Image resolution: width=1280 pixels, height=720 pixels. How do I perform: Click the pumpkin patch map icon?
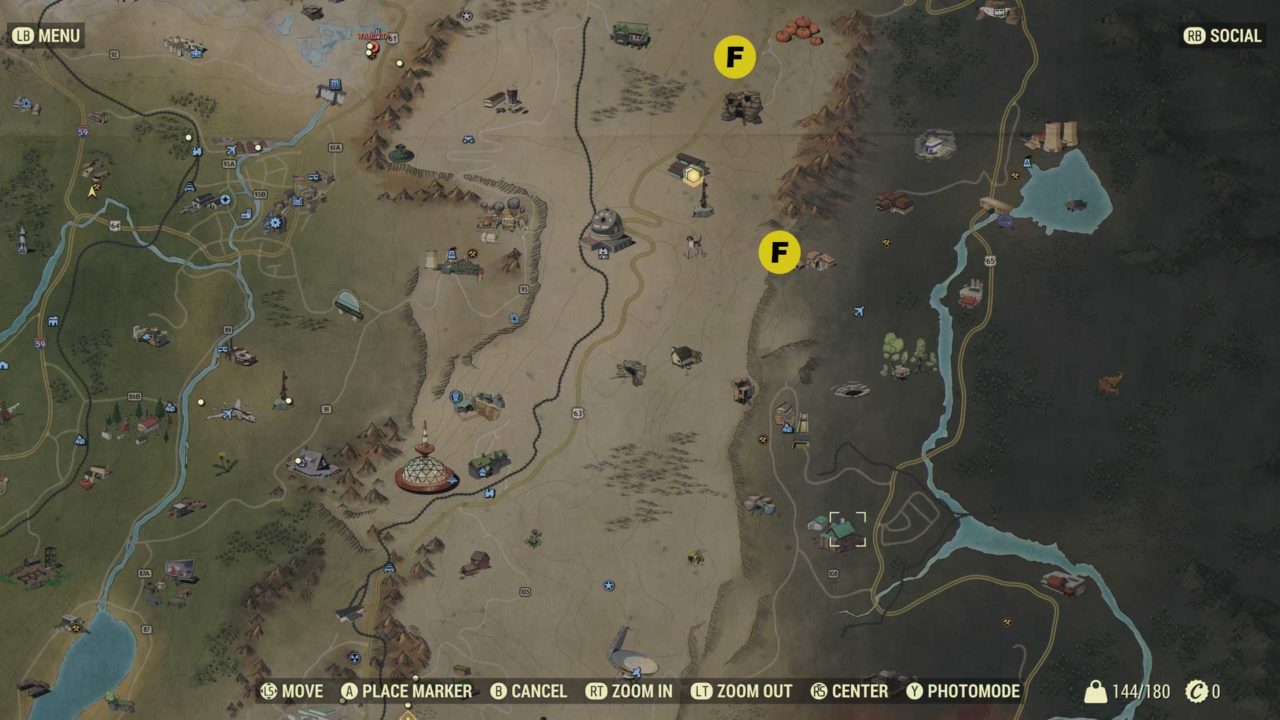tap(797, 30)
